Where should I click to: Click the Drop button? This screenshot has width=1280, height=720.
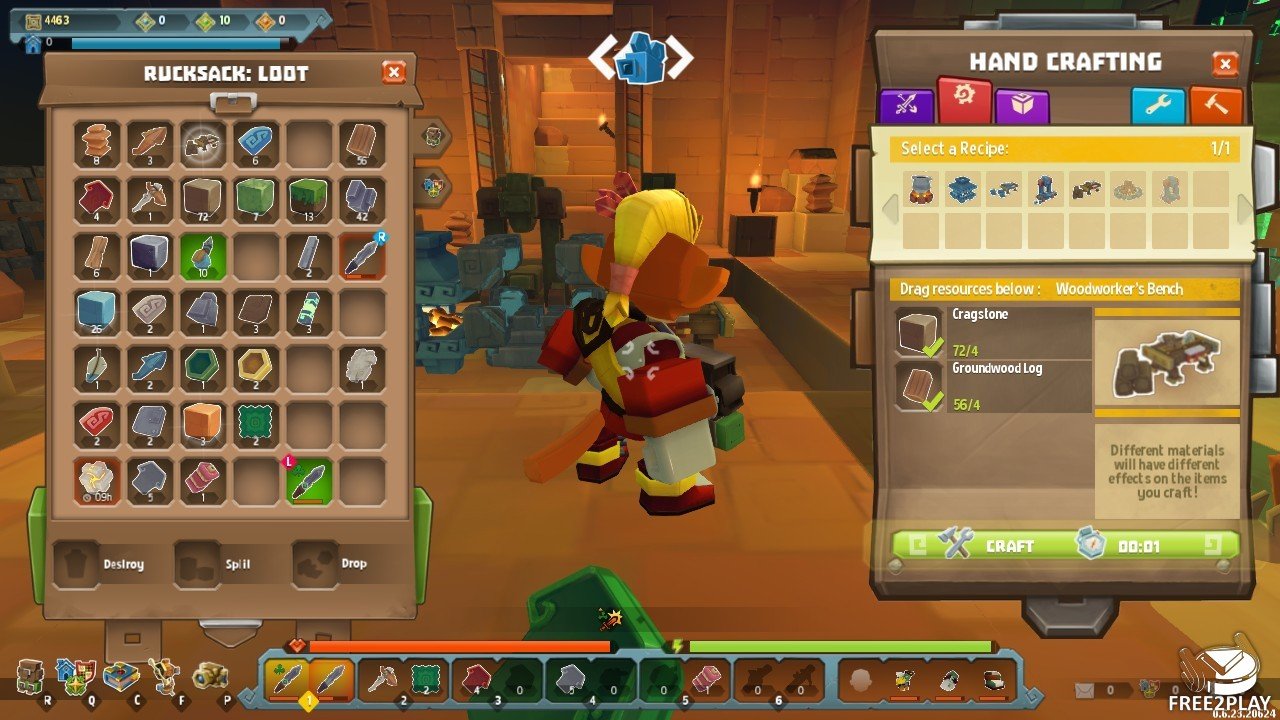tap(335, 564)
